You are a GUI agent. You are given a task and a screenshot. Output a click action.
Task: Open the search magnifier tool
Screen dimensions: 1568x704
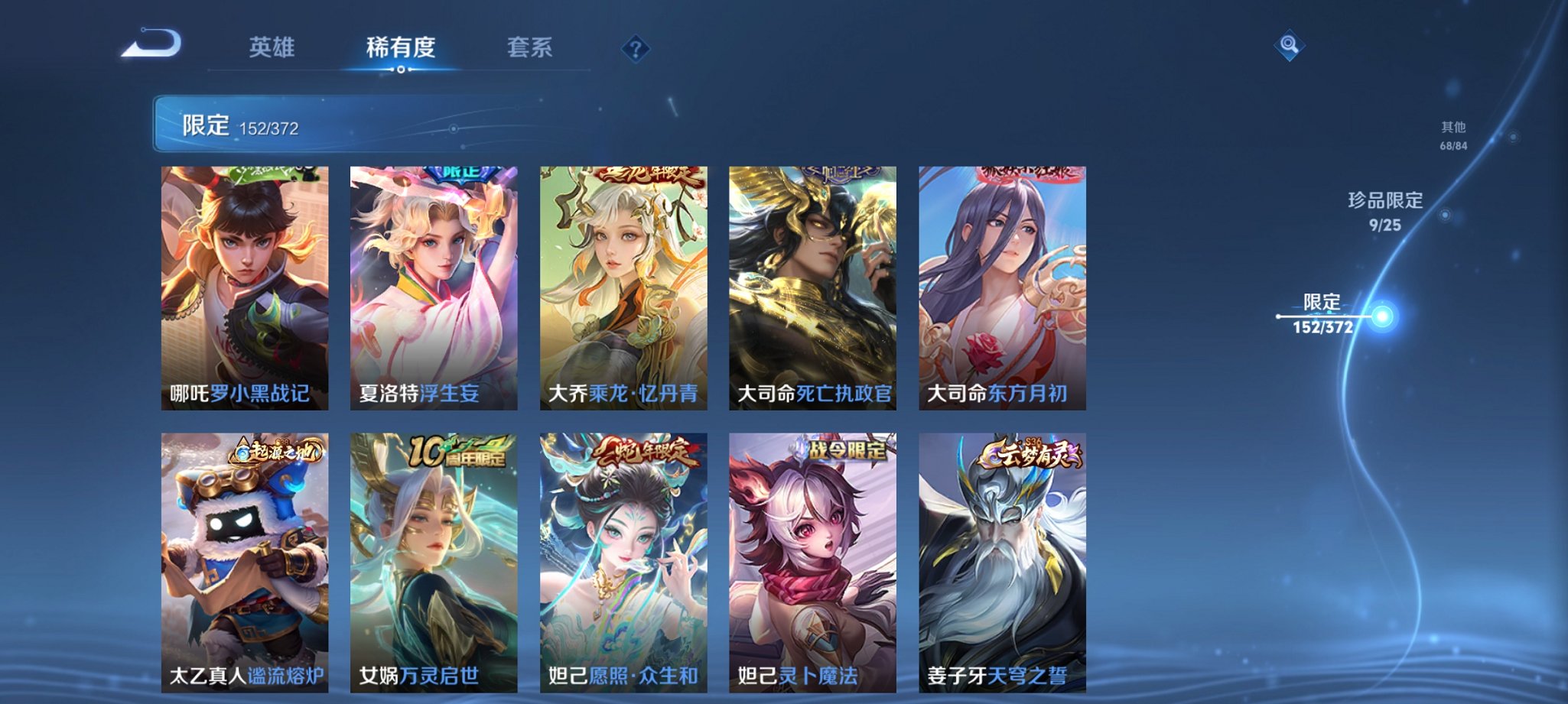coord(1288,44)
